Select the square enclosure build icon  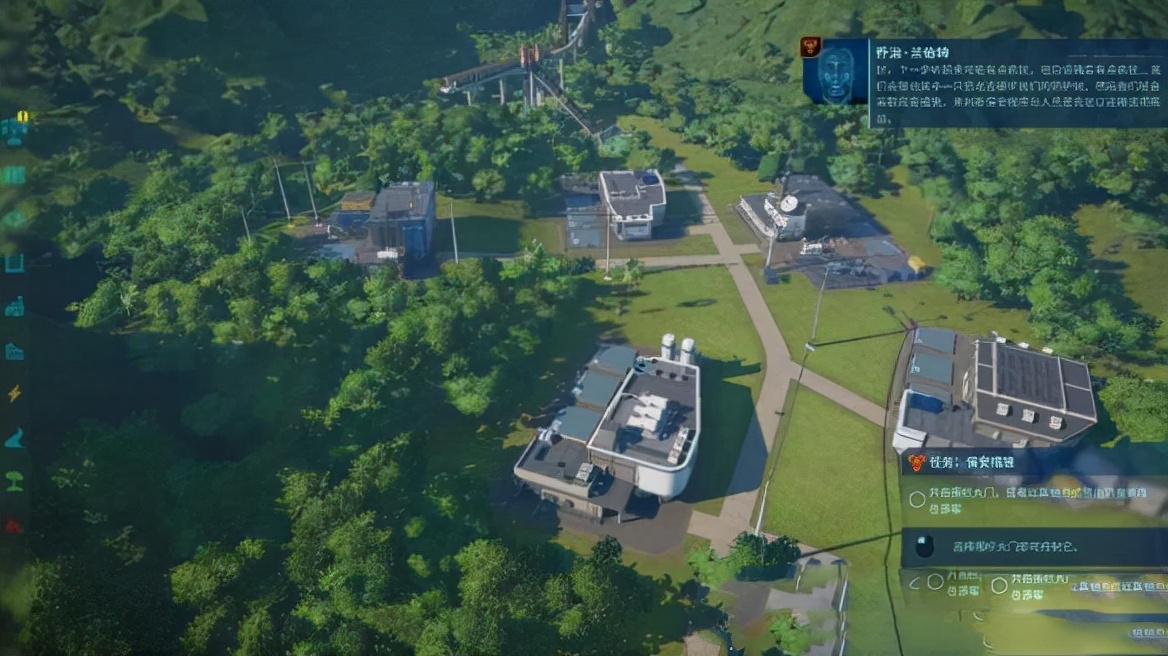pos(14,263)
